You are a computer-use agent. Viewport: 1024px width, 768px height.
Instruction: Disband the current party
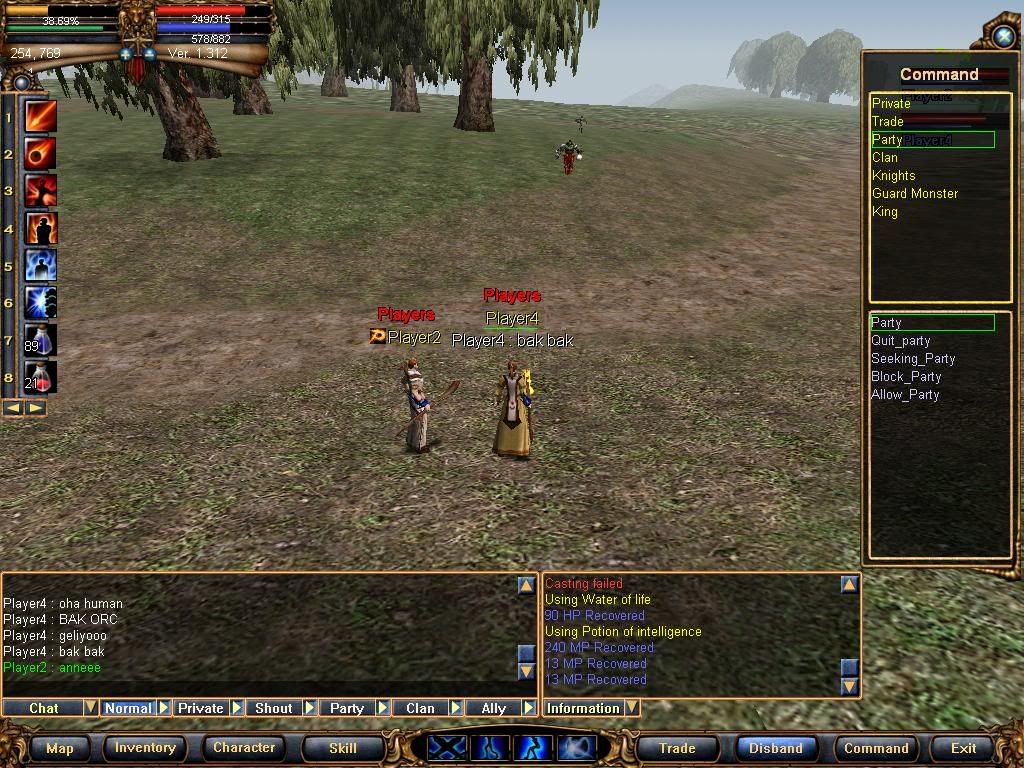coord(776,748)
